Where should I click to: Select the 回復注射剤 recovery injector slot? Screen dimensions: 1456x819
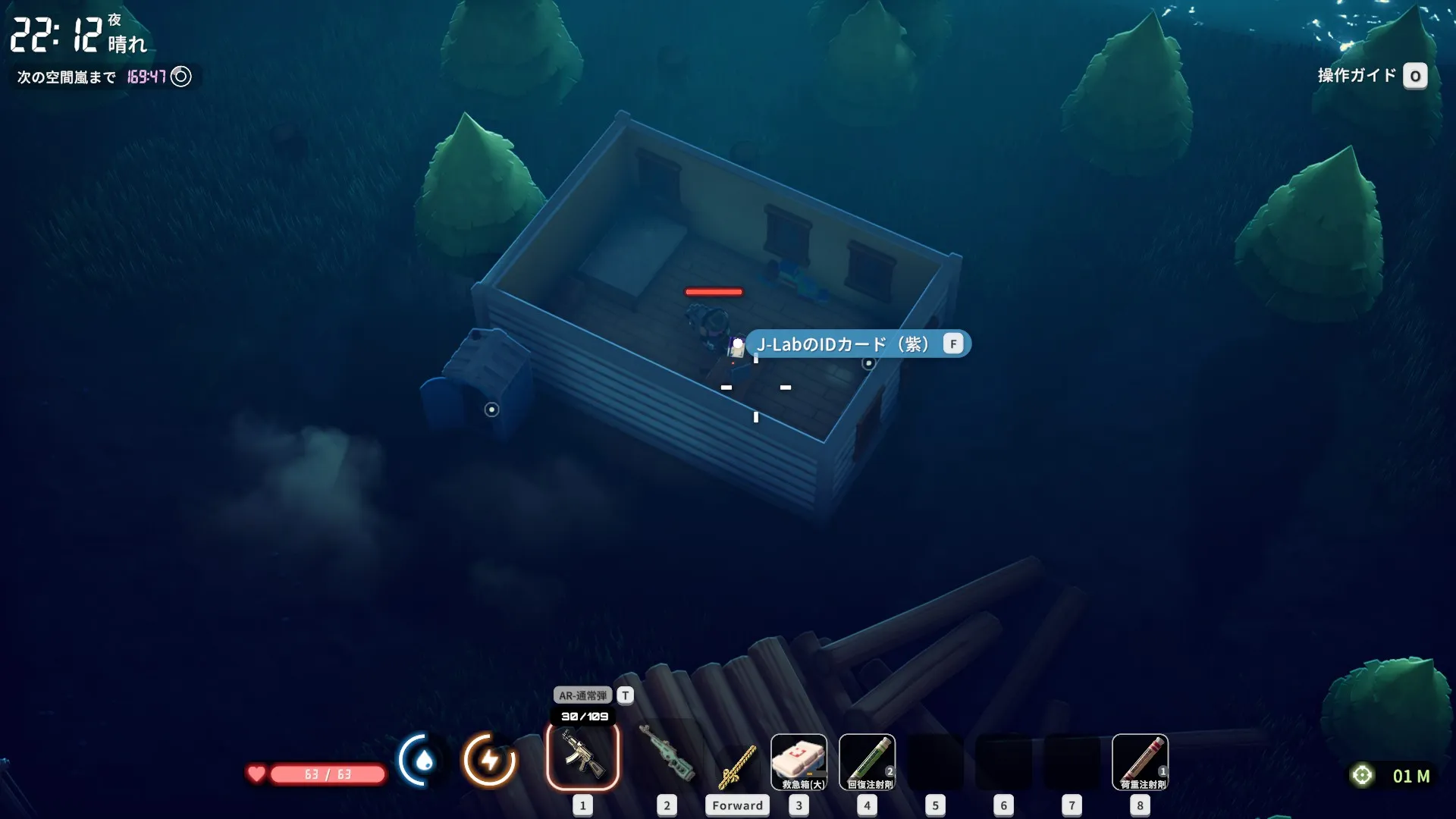pos(867,762)
